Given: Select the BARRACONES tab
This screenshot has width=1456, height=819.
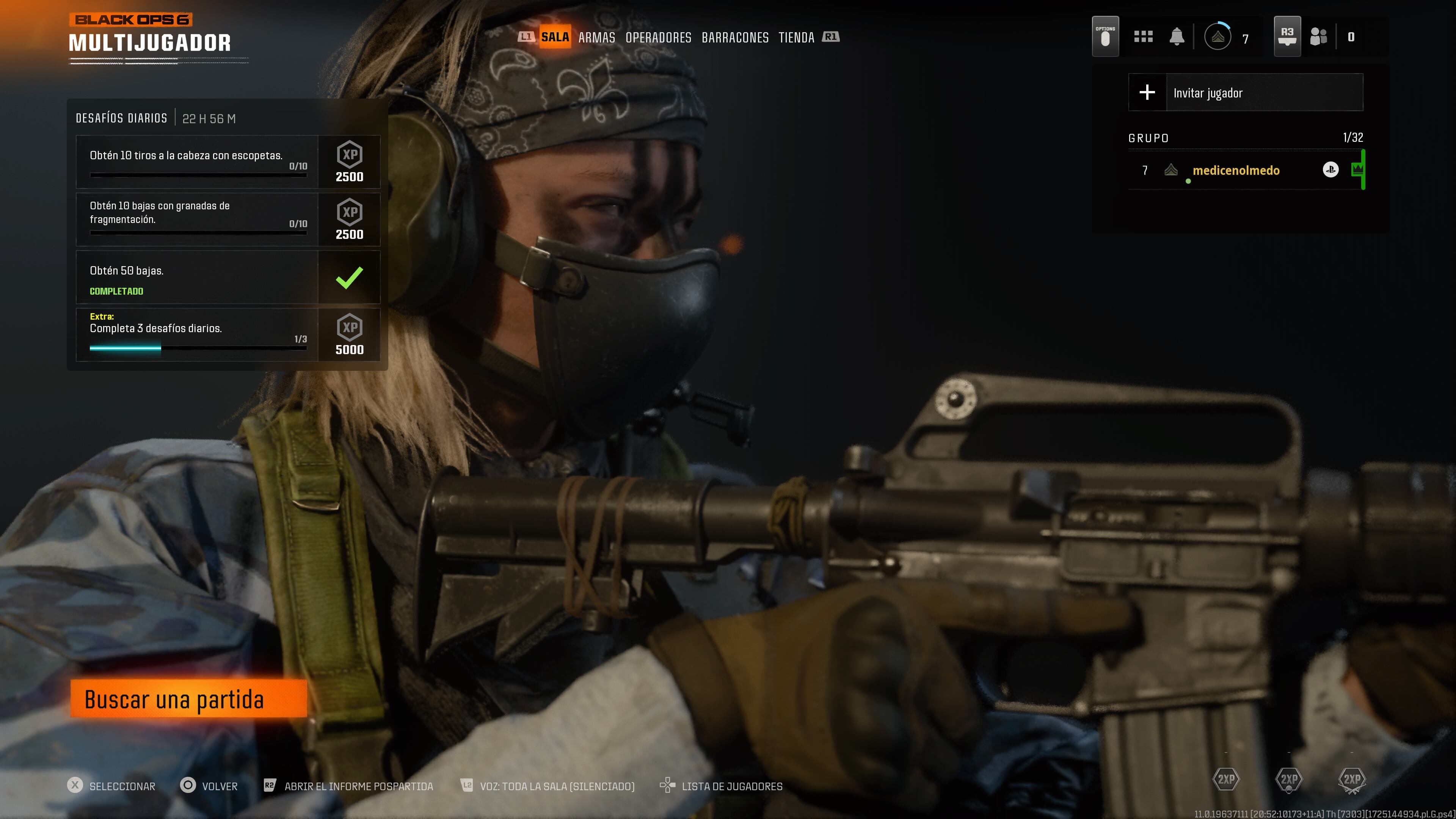Looking at the screenshot, I should tap(735, 38).
